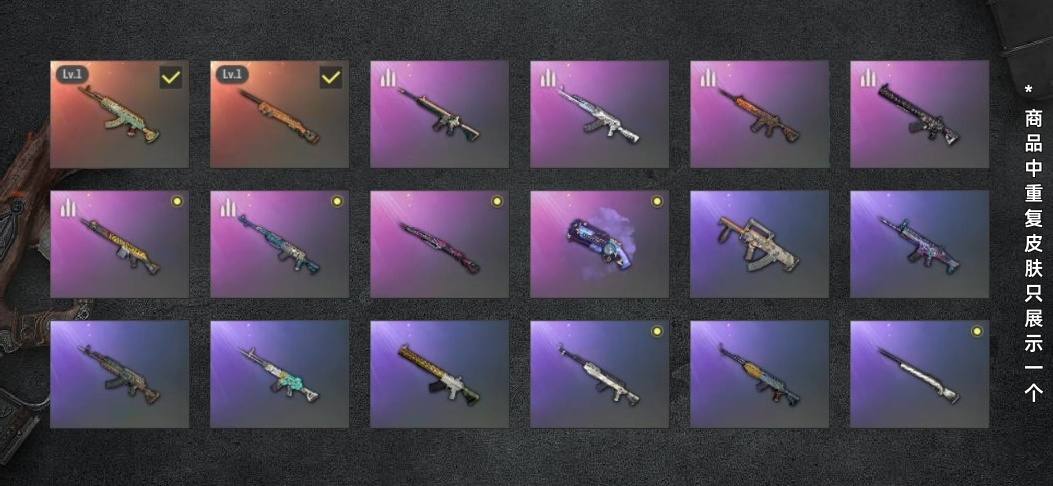The image size is (1053, 486).
Task: Select the rifle skin with turquoise body
Action: tap(279, 374)
